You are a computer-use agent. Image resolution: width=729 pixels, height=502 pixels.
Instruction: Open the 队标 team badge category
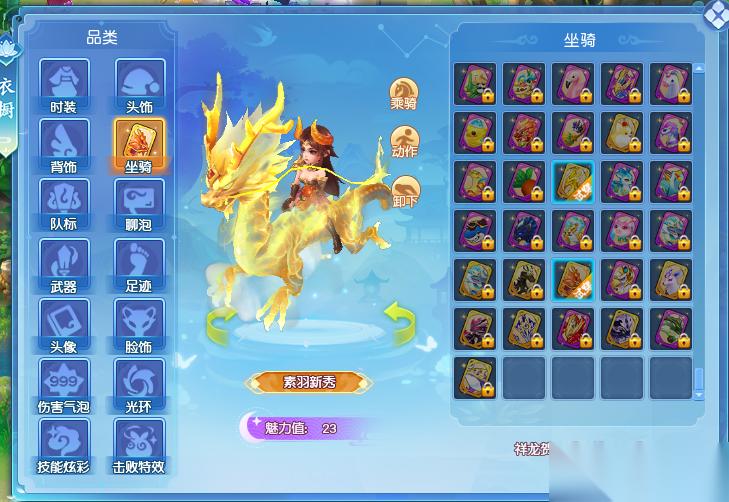click(x=63, y=204)
